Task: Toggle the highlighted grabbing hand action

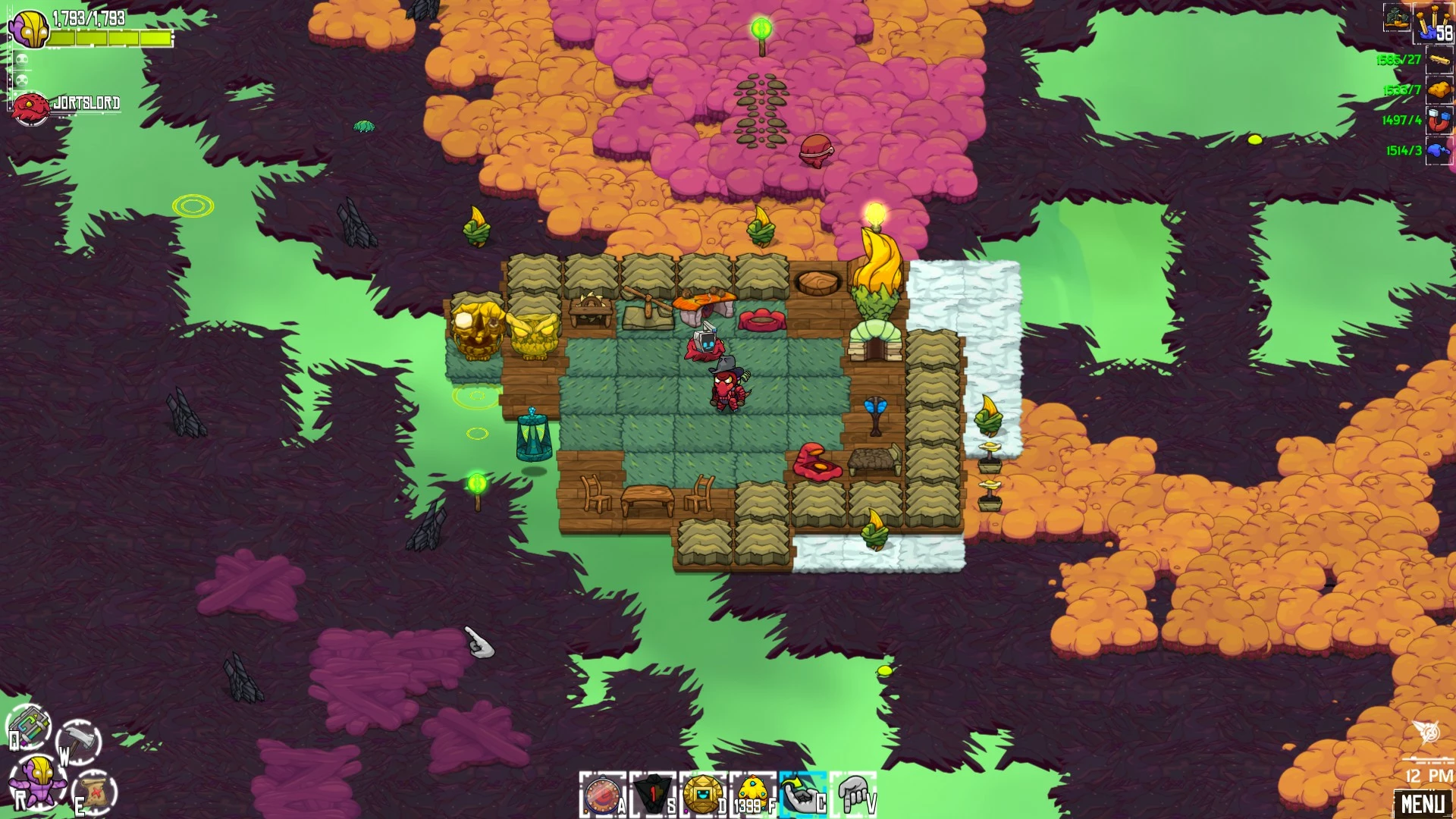Action: [x=802, y=795]
